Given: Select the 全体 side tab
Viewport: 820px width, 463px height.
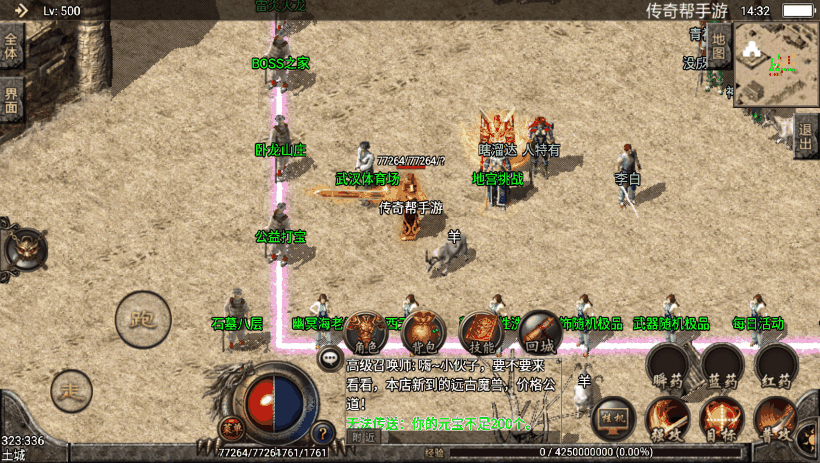Looking at the screenshot, I should pos(11,47).
